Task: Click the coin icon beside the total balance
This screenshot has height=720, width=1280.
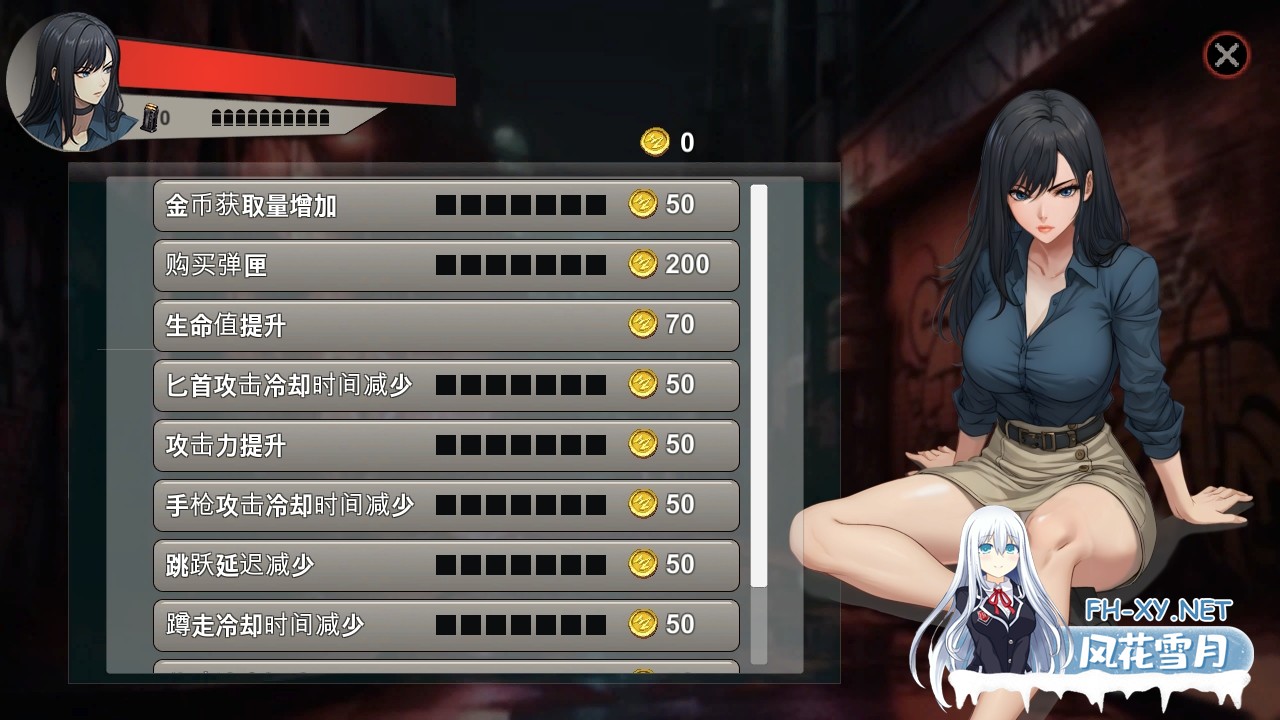Action: click(655, 142)
